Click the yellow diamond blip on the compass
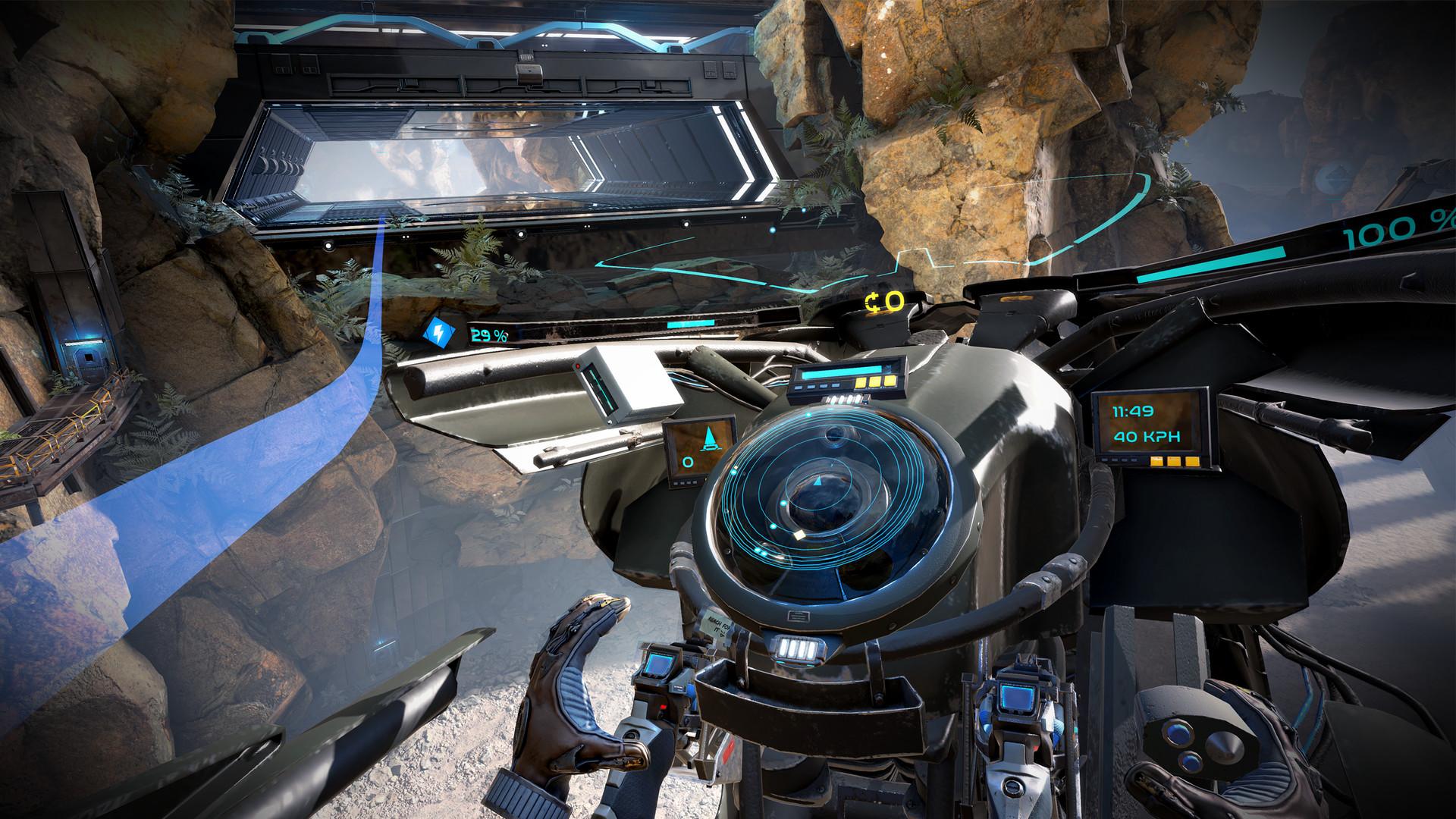 pyautogui.click(x=799, y=535)
